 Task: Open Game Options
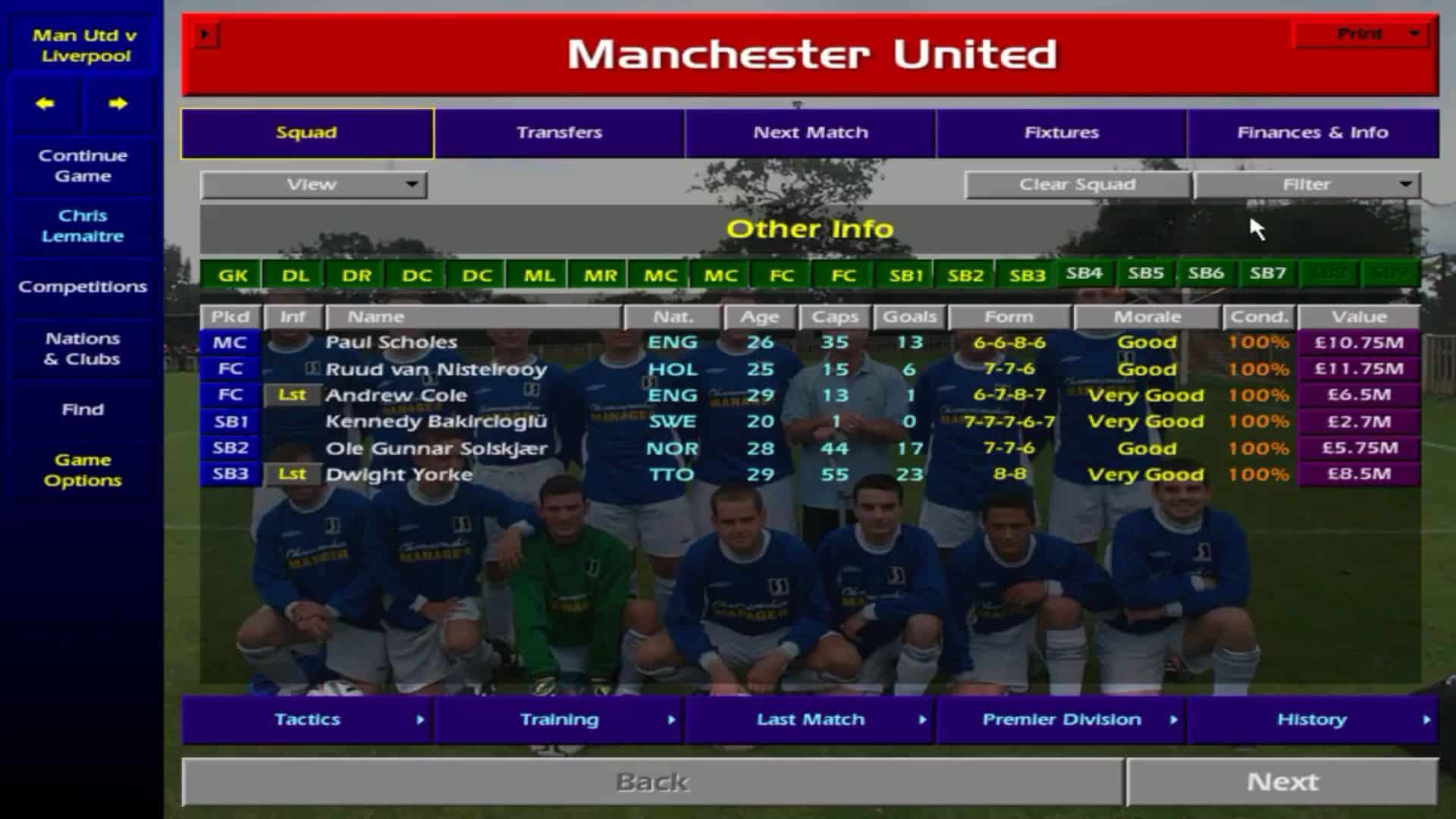tap(83, 470)
